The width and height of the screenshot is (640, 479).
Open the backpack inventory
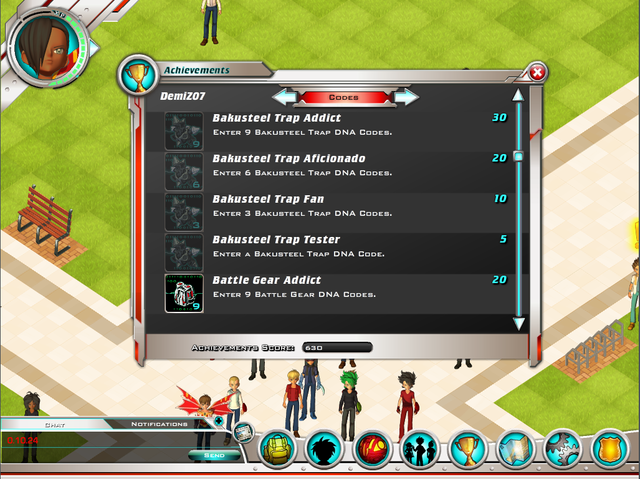(x=277, y=450)
